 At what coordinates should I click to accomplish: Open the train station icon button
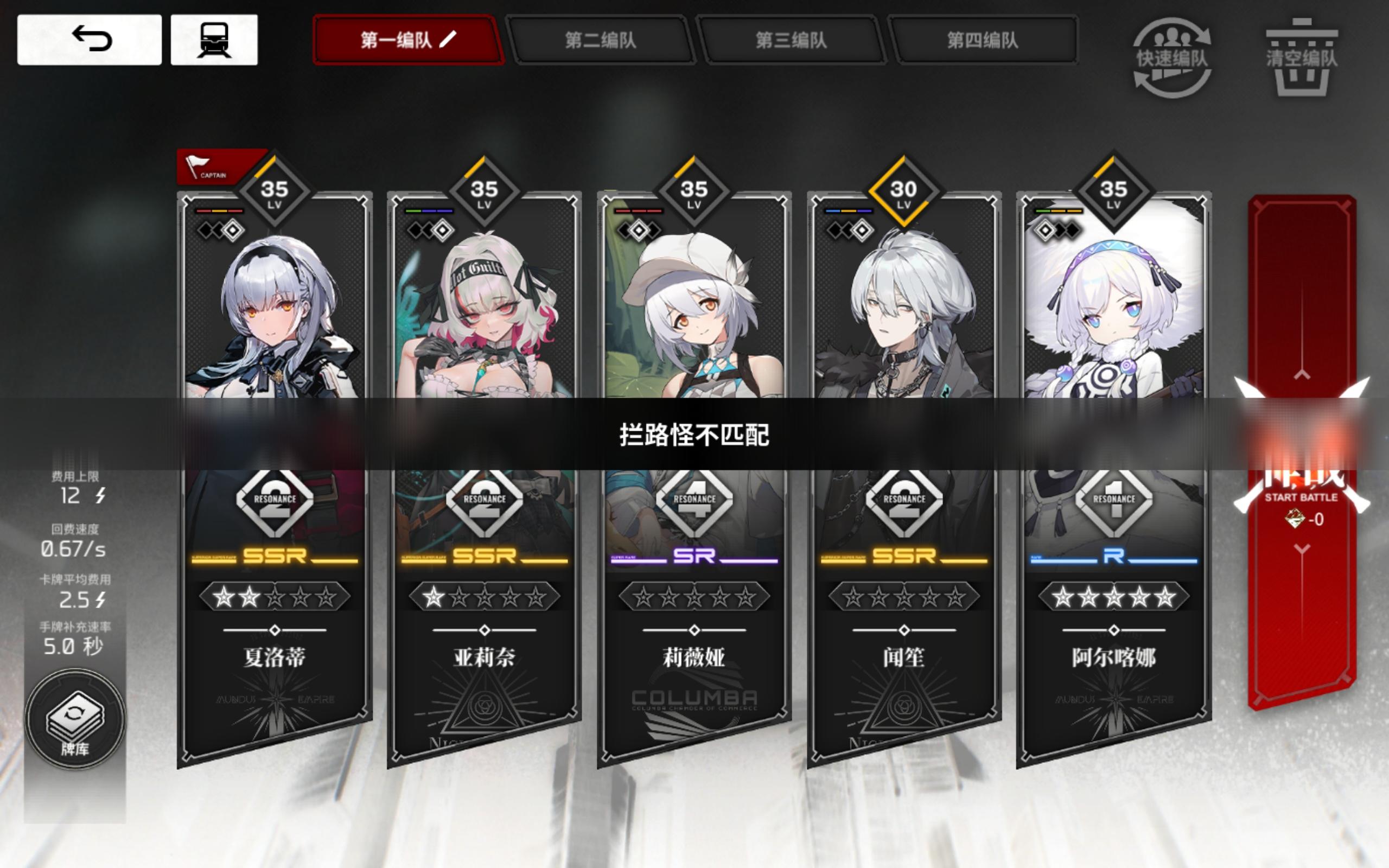(215, 40)
